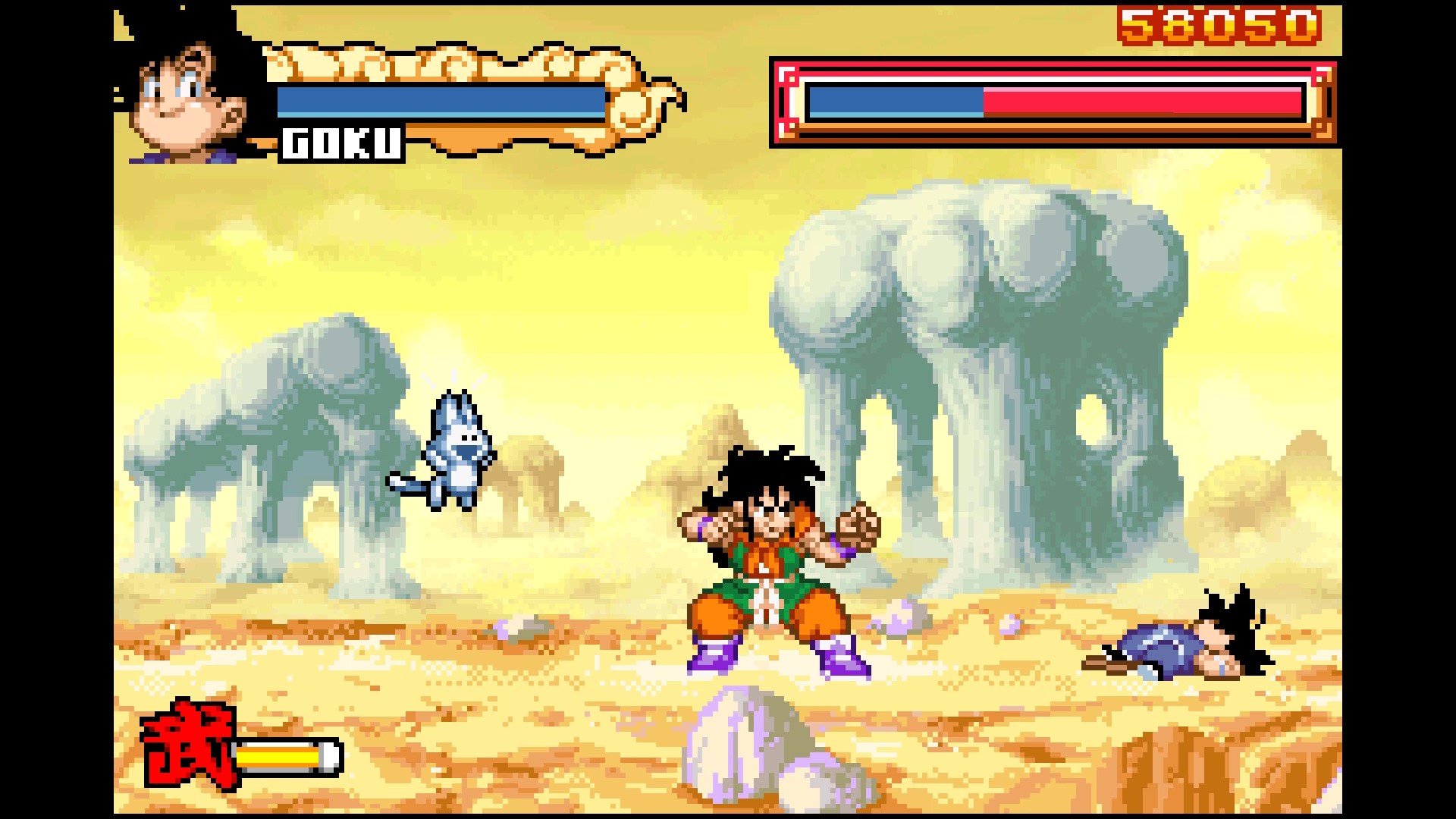The width and height of the screenshot is (1456, 819).
Task: Select the red kanji special-attack icon
Action: 187,744
